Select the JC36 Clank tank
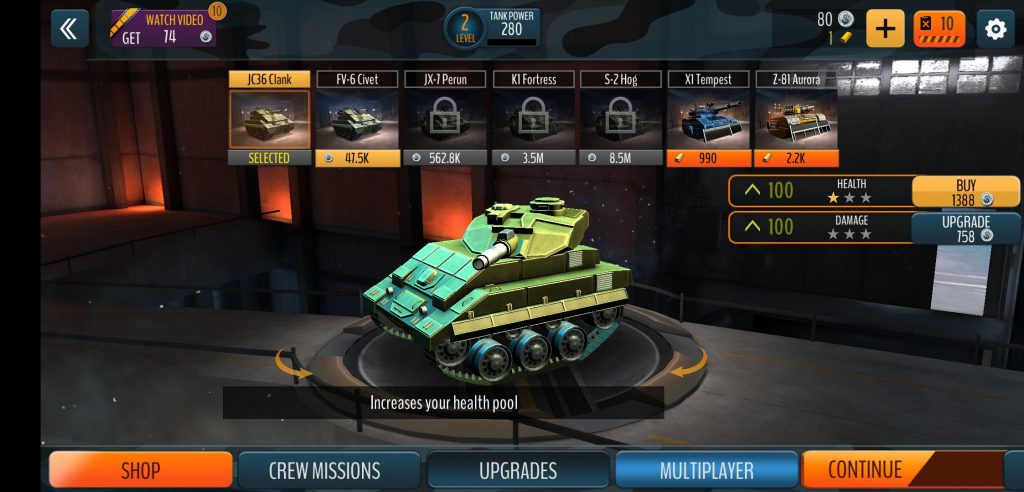This screenshot has width=1024, height=492. pos(268,119)
